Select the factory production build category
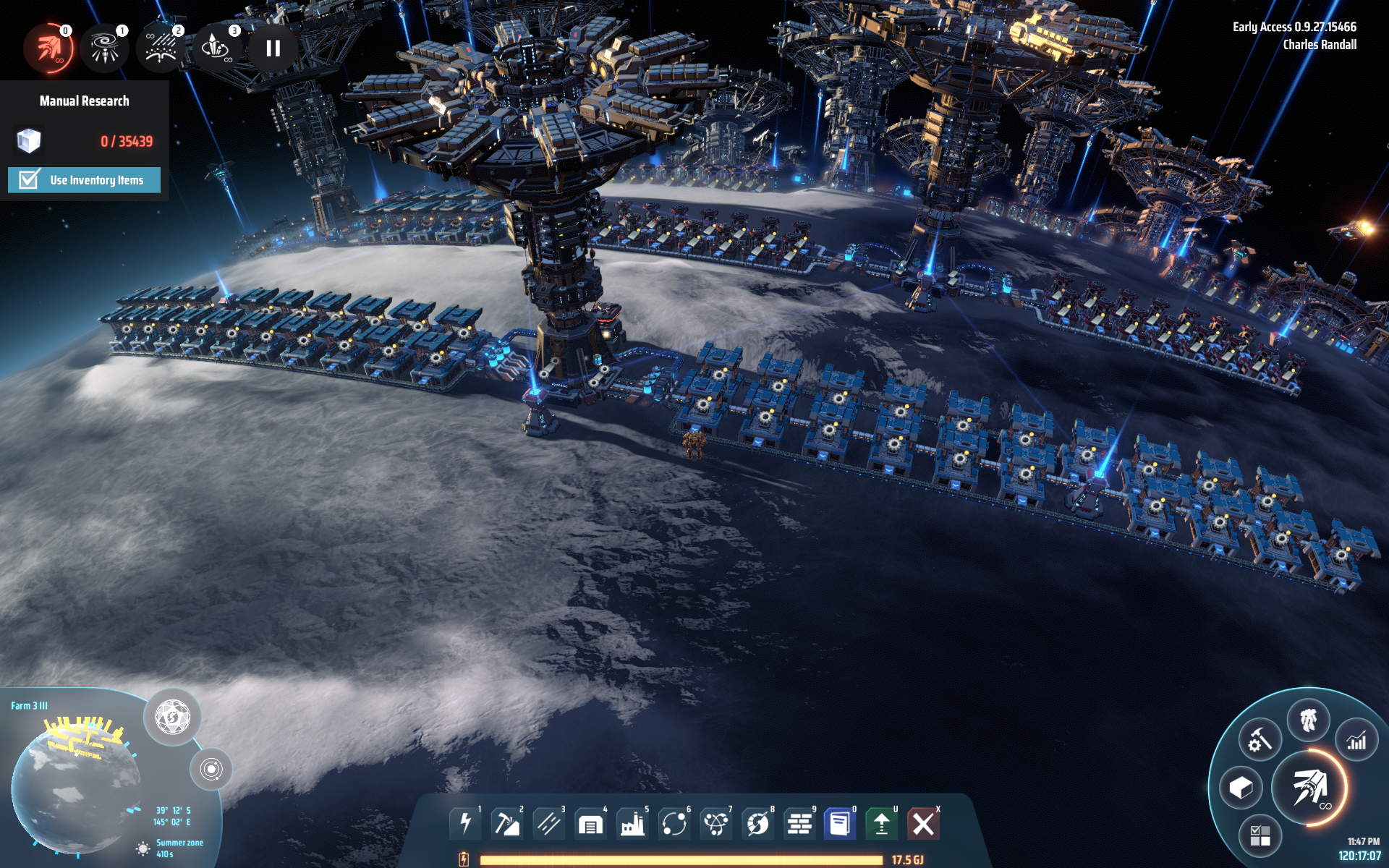 coord(632,823)
